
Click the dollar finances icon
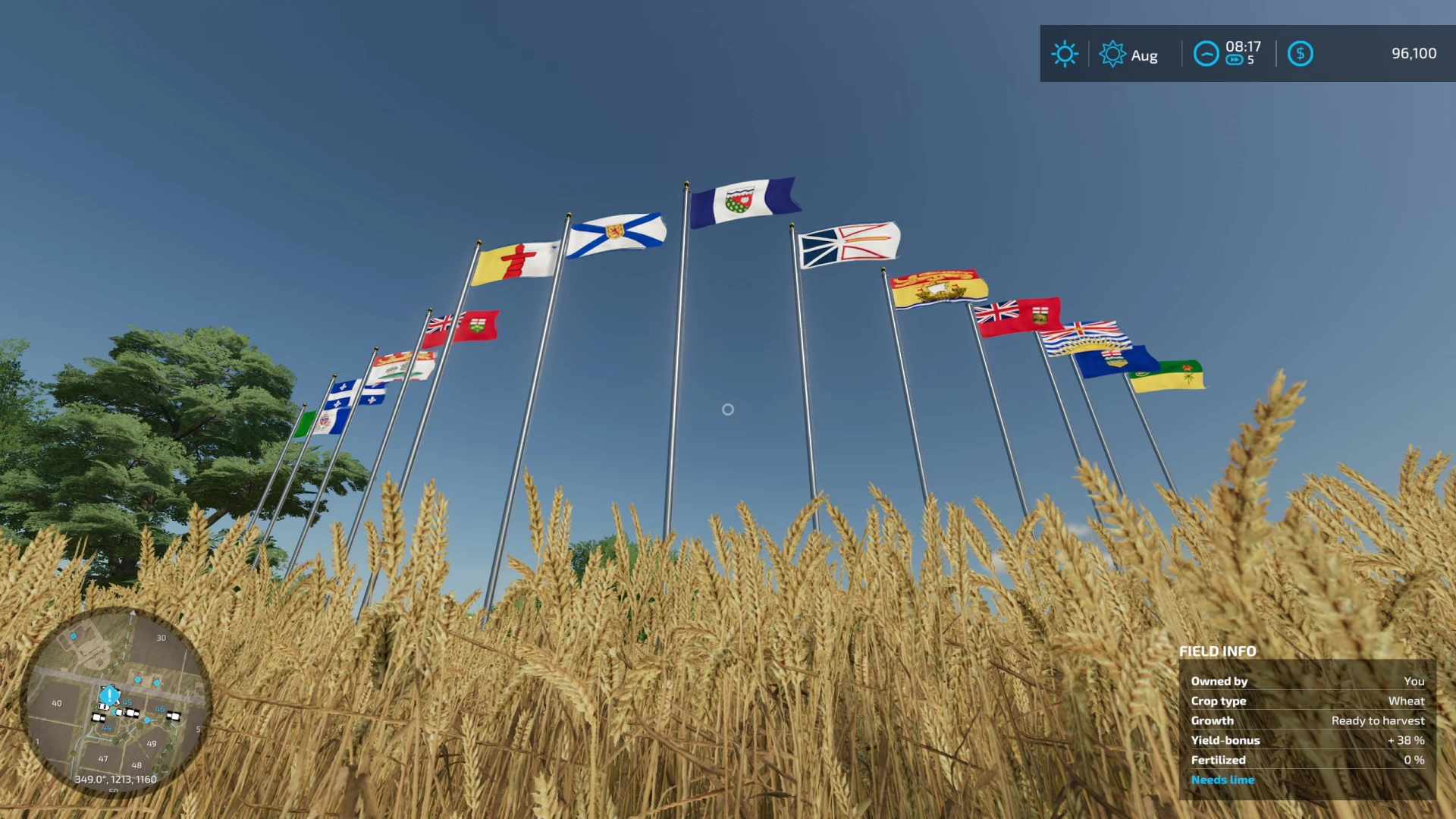(x=1301, y=54)
